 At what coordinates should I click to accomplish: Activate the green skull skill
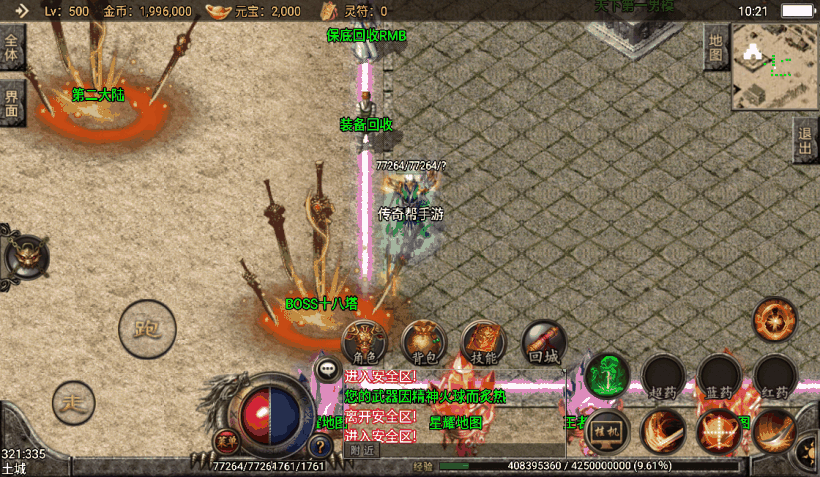607,375
